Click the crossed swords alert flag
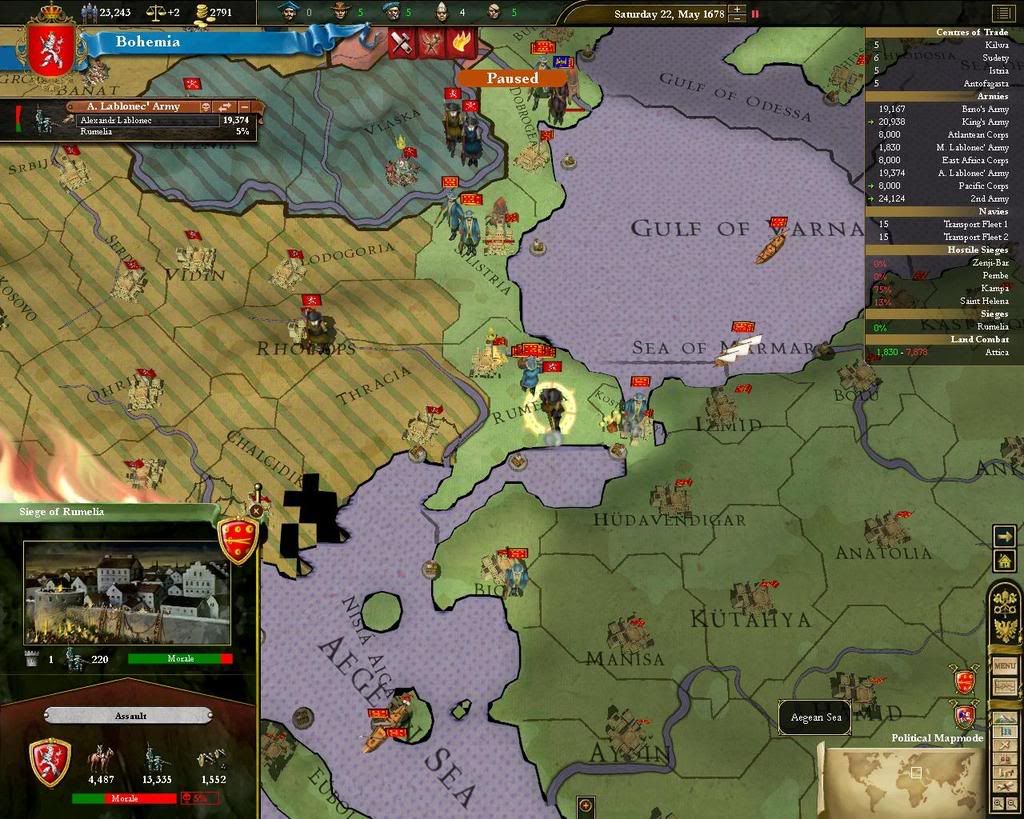The width and height of the screenshot is (1024, 819). point(402,43)
